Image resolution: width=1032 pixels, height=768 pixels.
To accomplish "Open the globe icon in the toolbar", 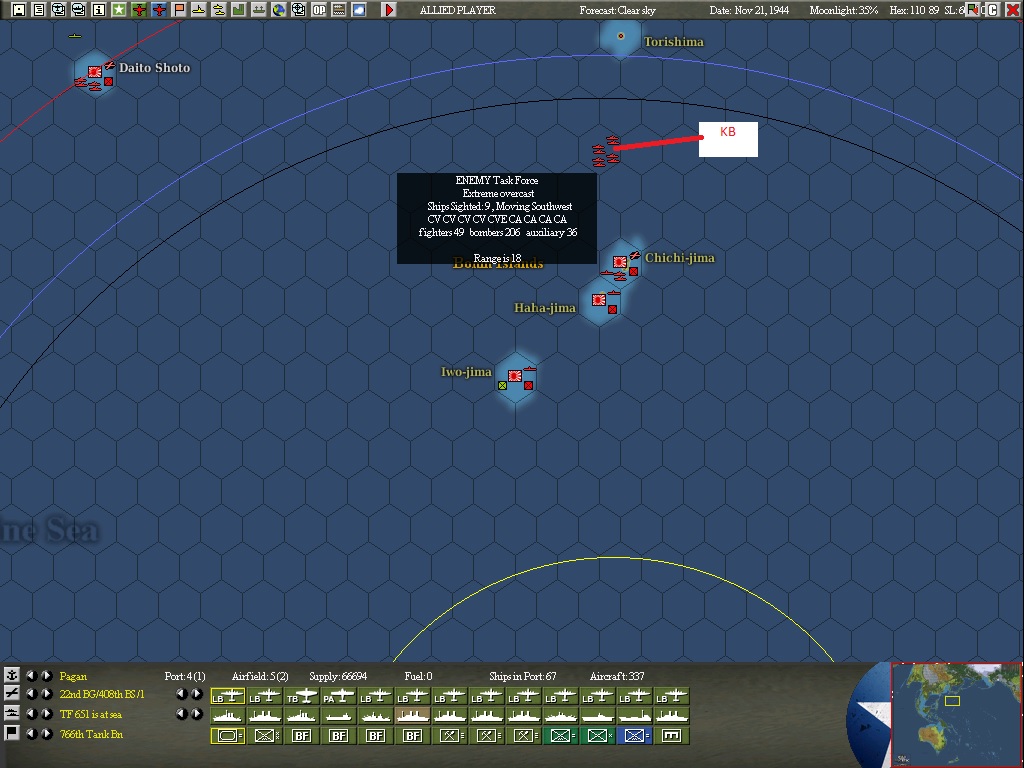I will [x=279, y=10].
